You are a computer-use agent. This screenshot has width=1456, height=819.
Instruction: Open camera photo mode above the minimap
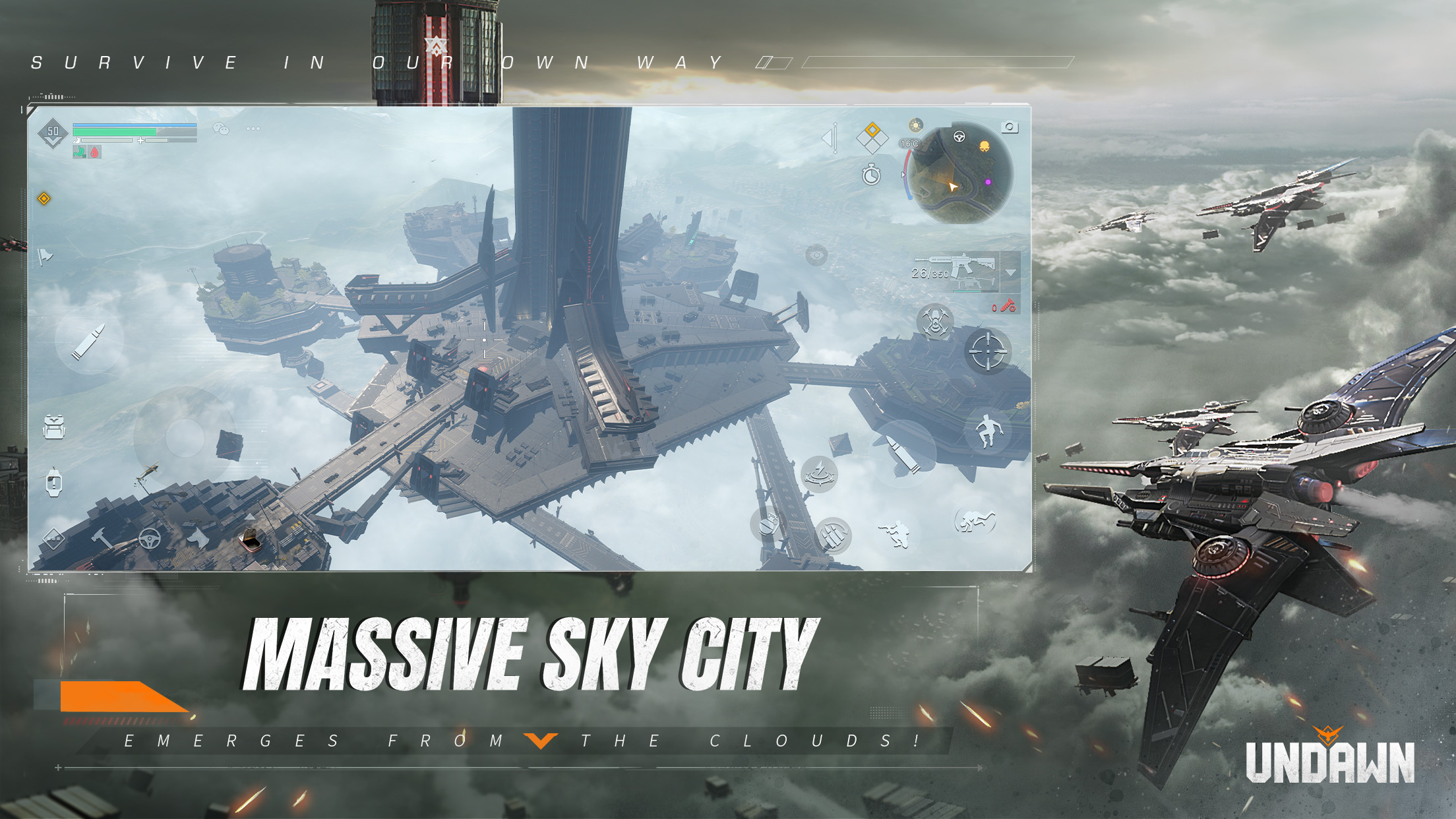[x=1010, y=127]
